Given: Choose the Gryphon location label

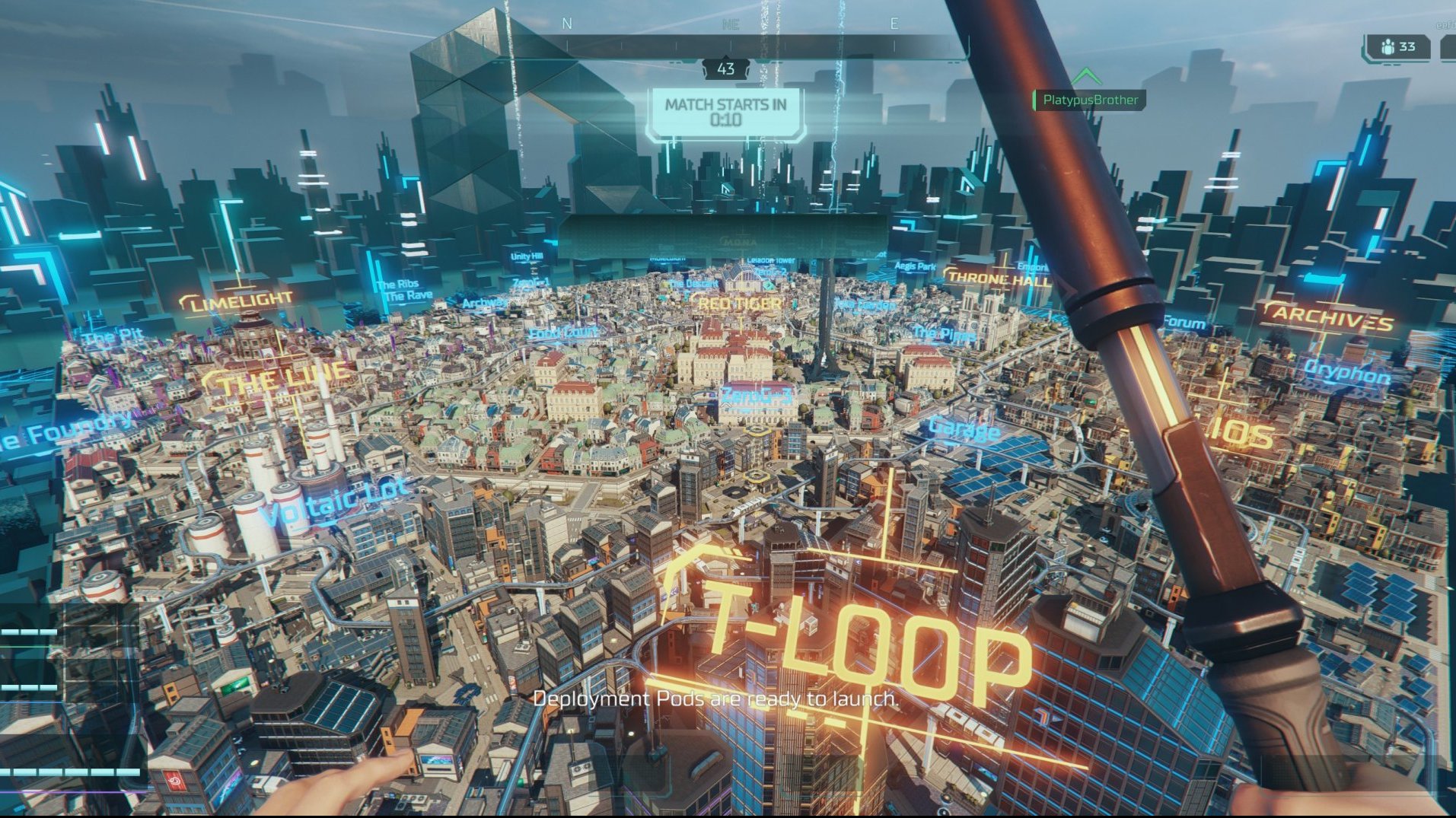Looking at the screenshot, I should [x=1346, y=372].
